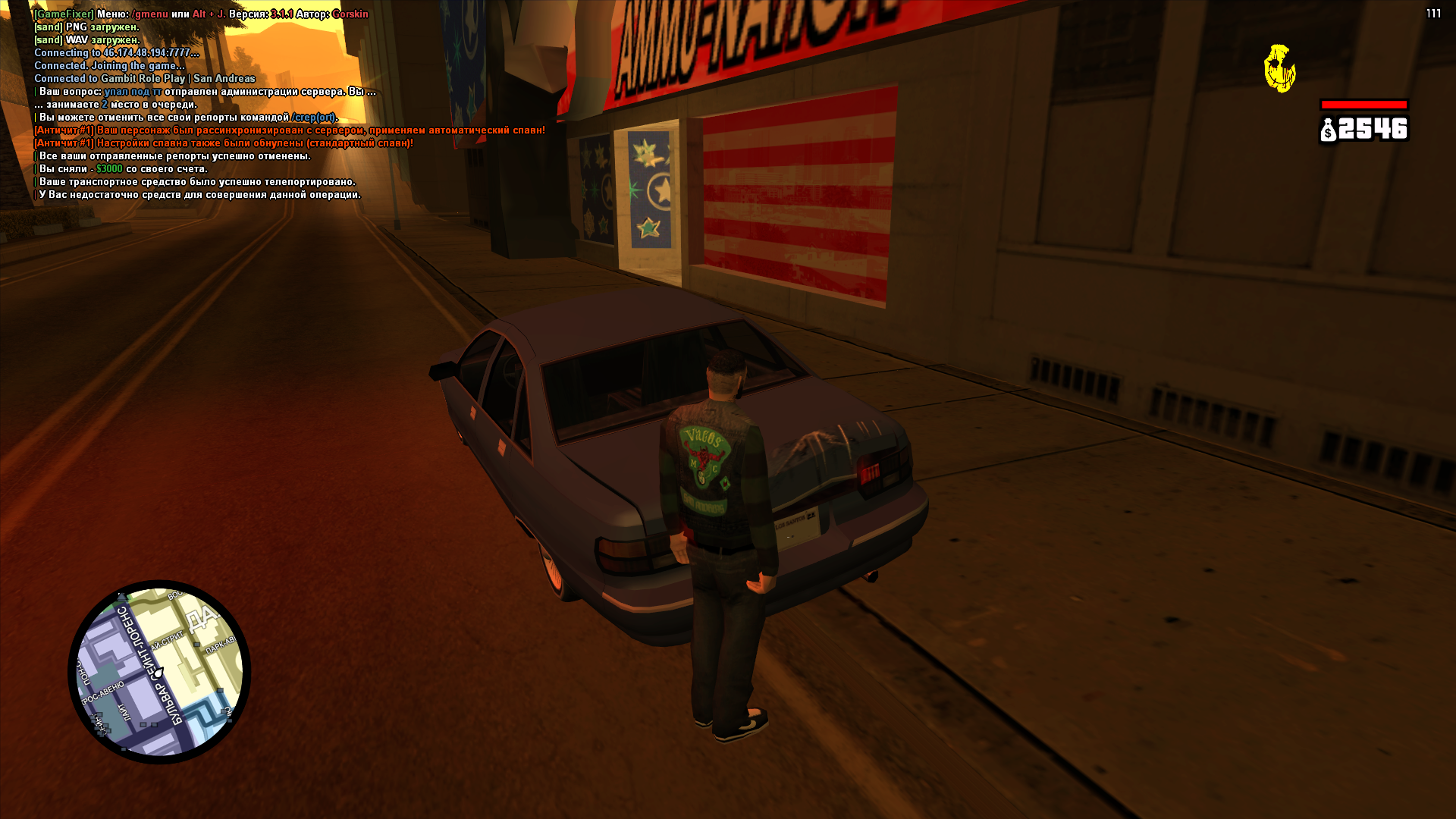Click the circular minimap radar
The width and height of the screenshot is (1456, 819).
(159, 672)
